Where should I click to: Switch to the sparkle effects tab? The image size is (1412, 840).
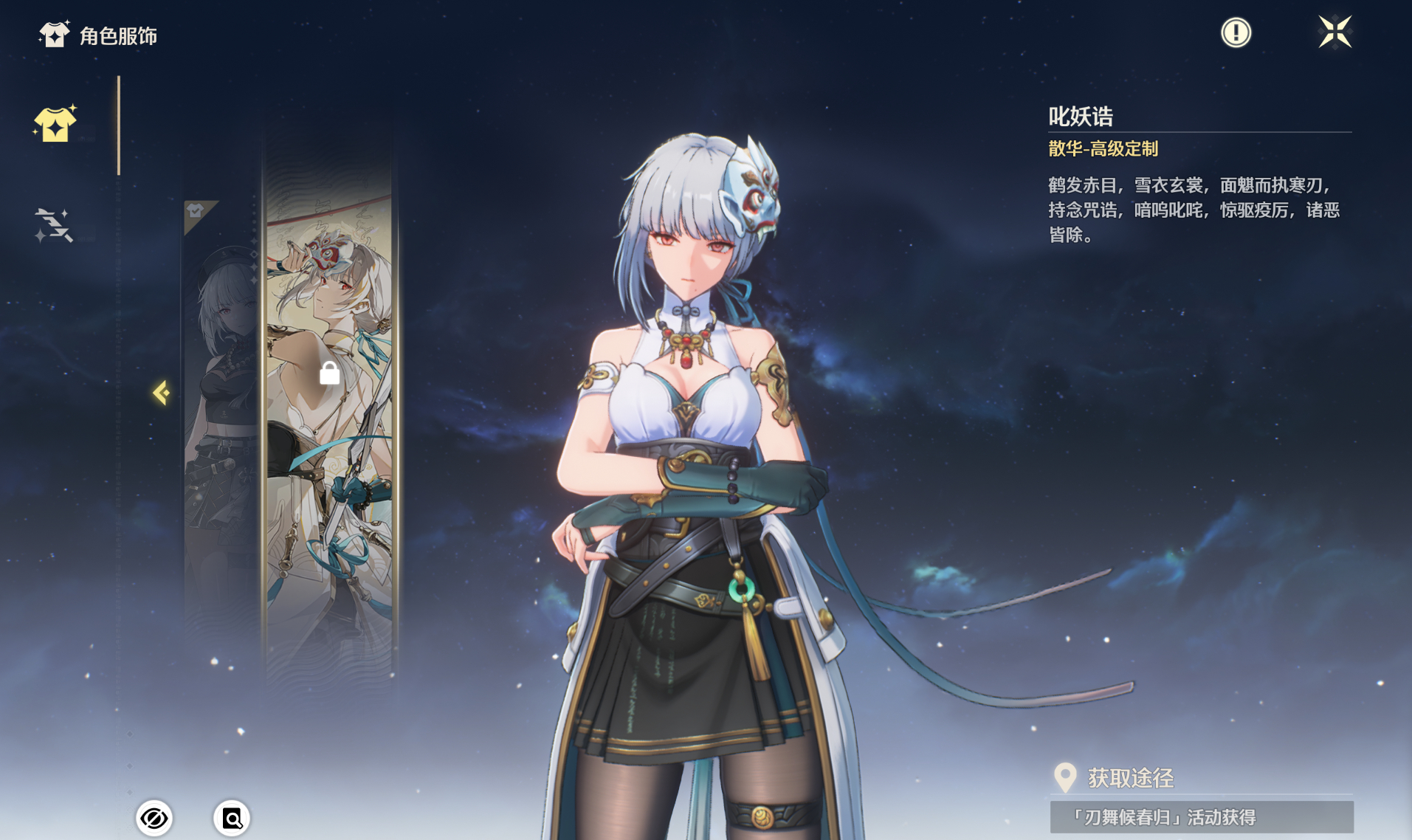coord(53,225)
